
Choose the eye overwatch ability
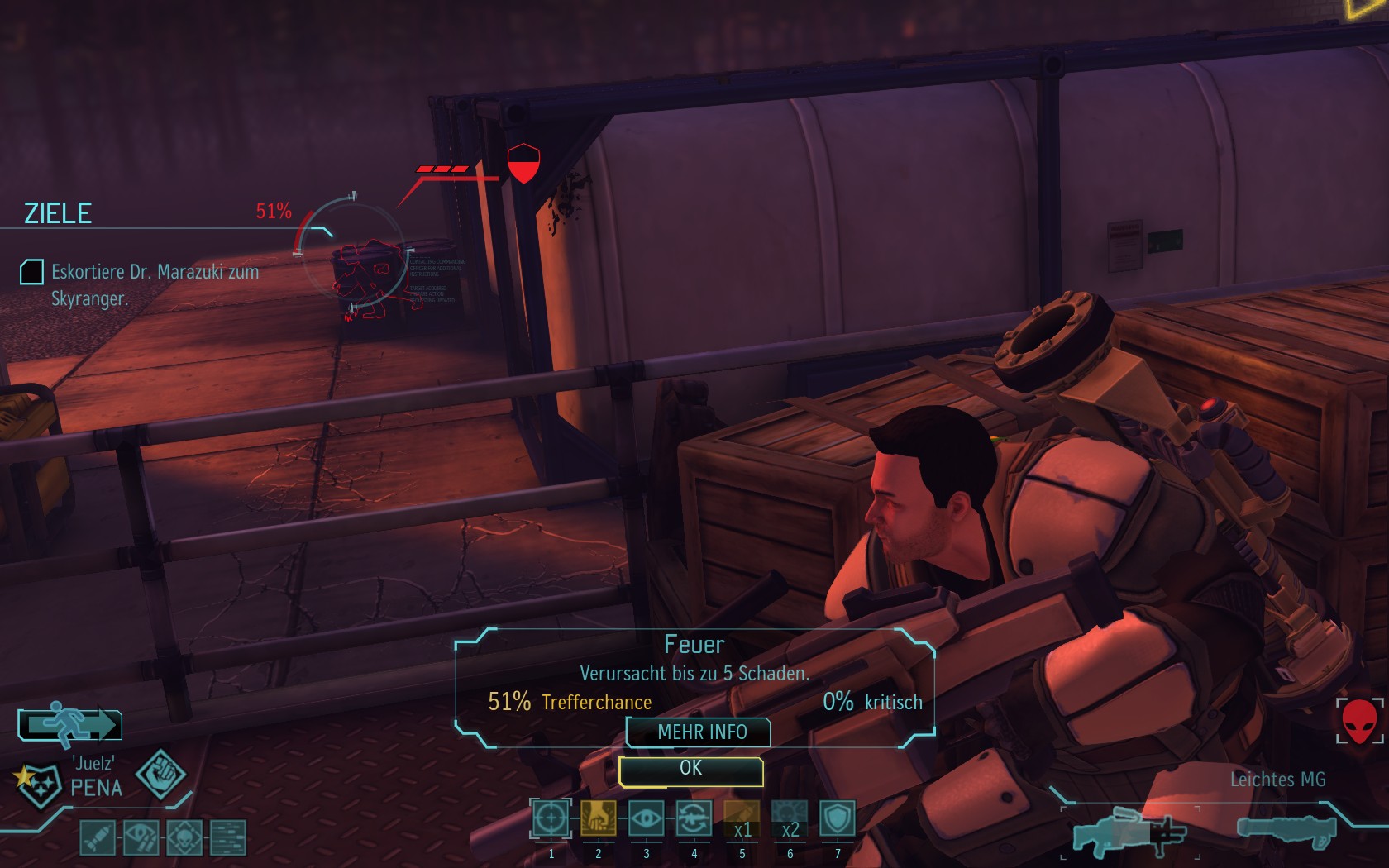point(646,819)
